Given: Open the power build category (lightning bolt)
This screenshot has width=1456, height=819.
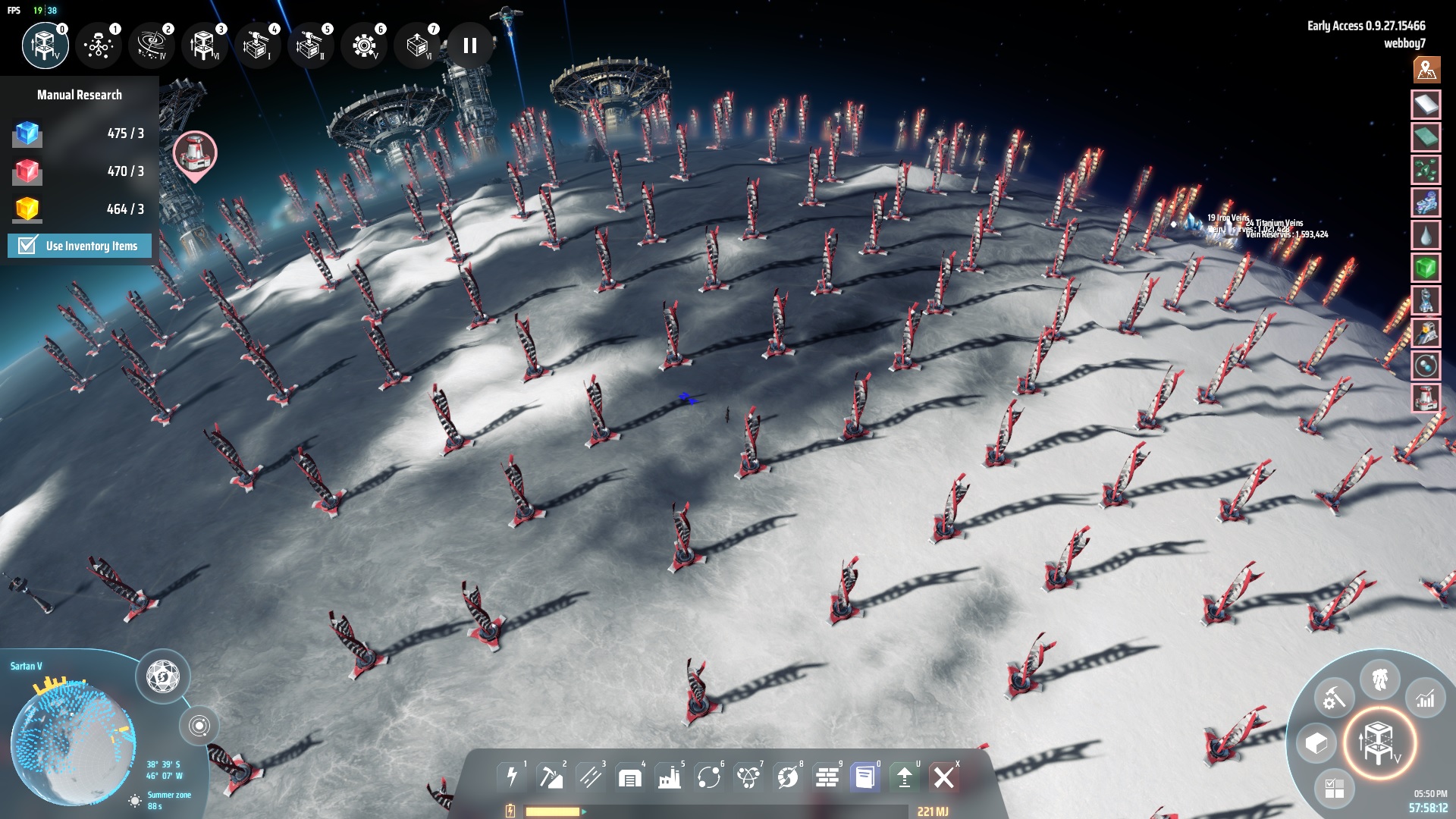Looking at the screenshot, I should pos(512,777).
